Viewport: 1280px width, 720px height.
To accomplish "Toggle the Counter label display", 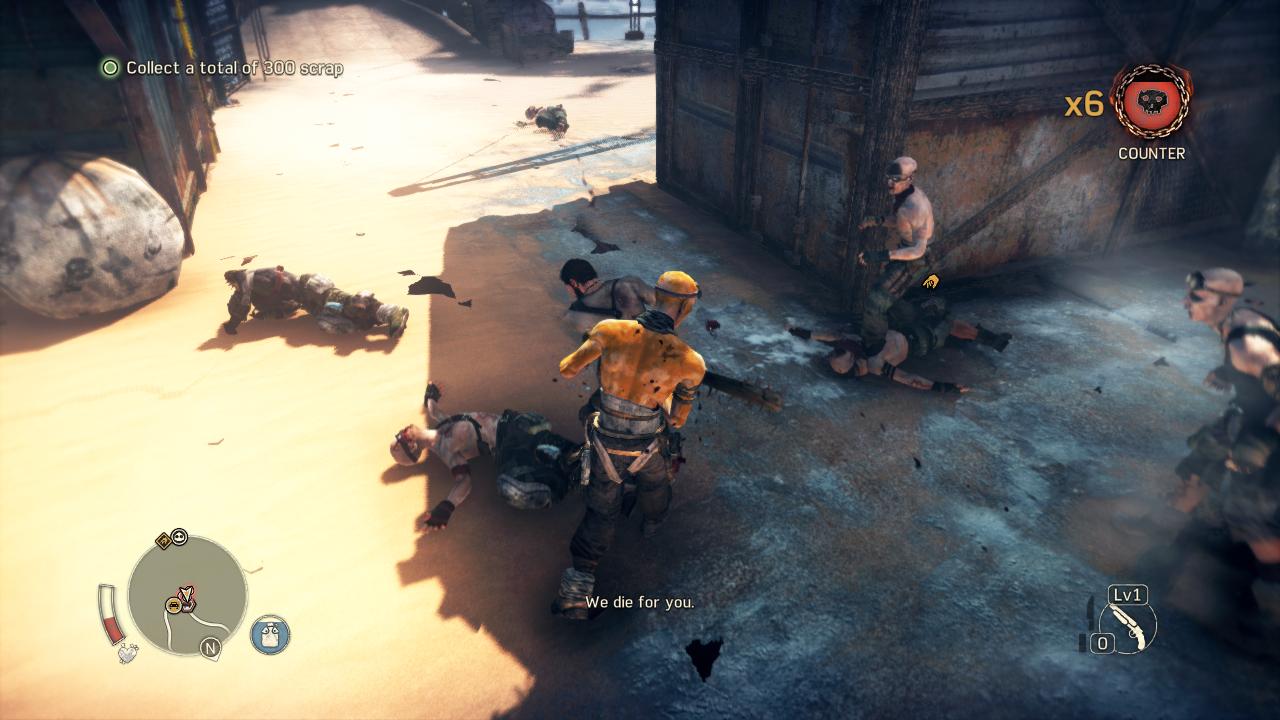I will click(x=1152, y=154).
